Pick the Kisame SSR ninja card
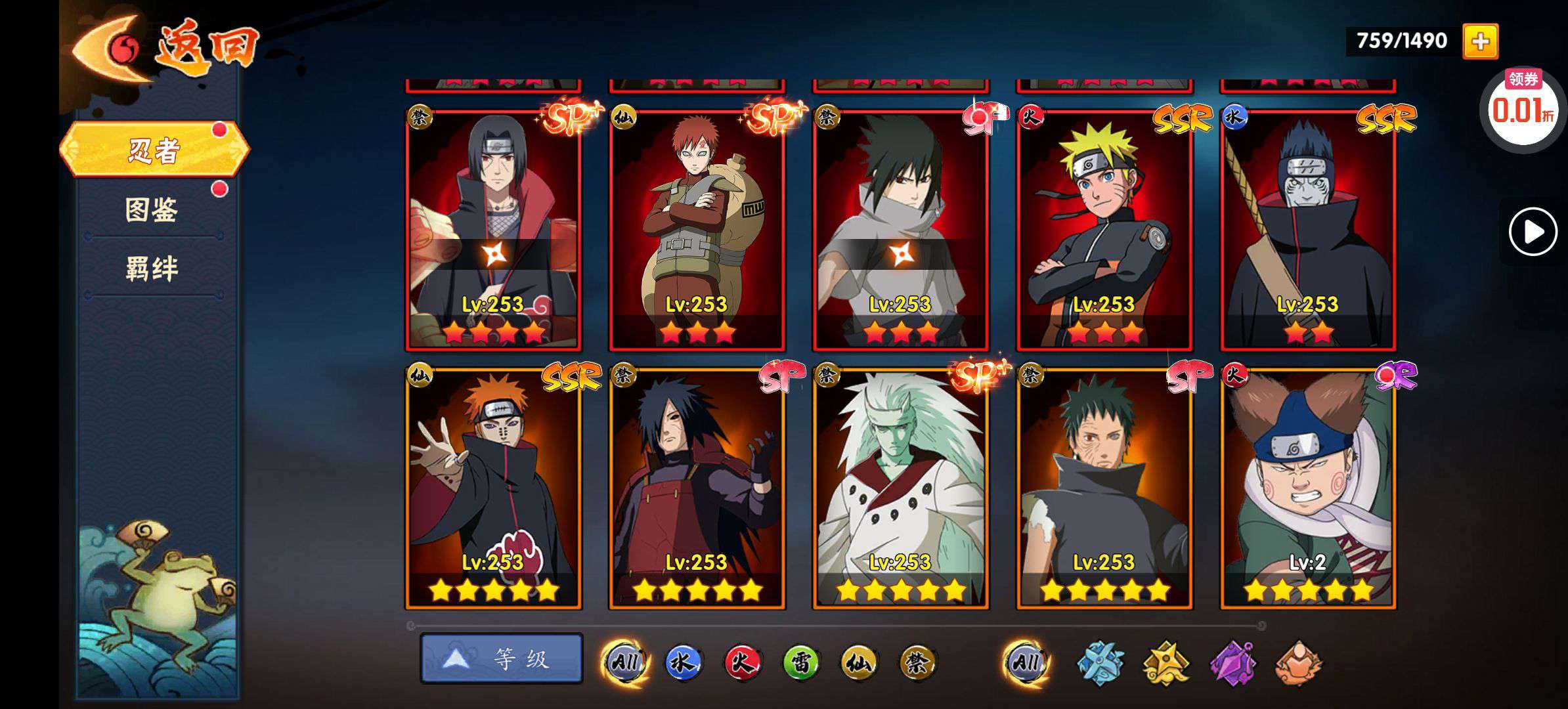The width and height of the screenshot is (1568, 709). tap(1307, 230)
